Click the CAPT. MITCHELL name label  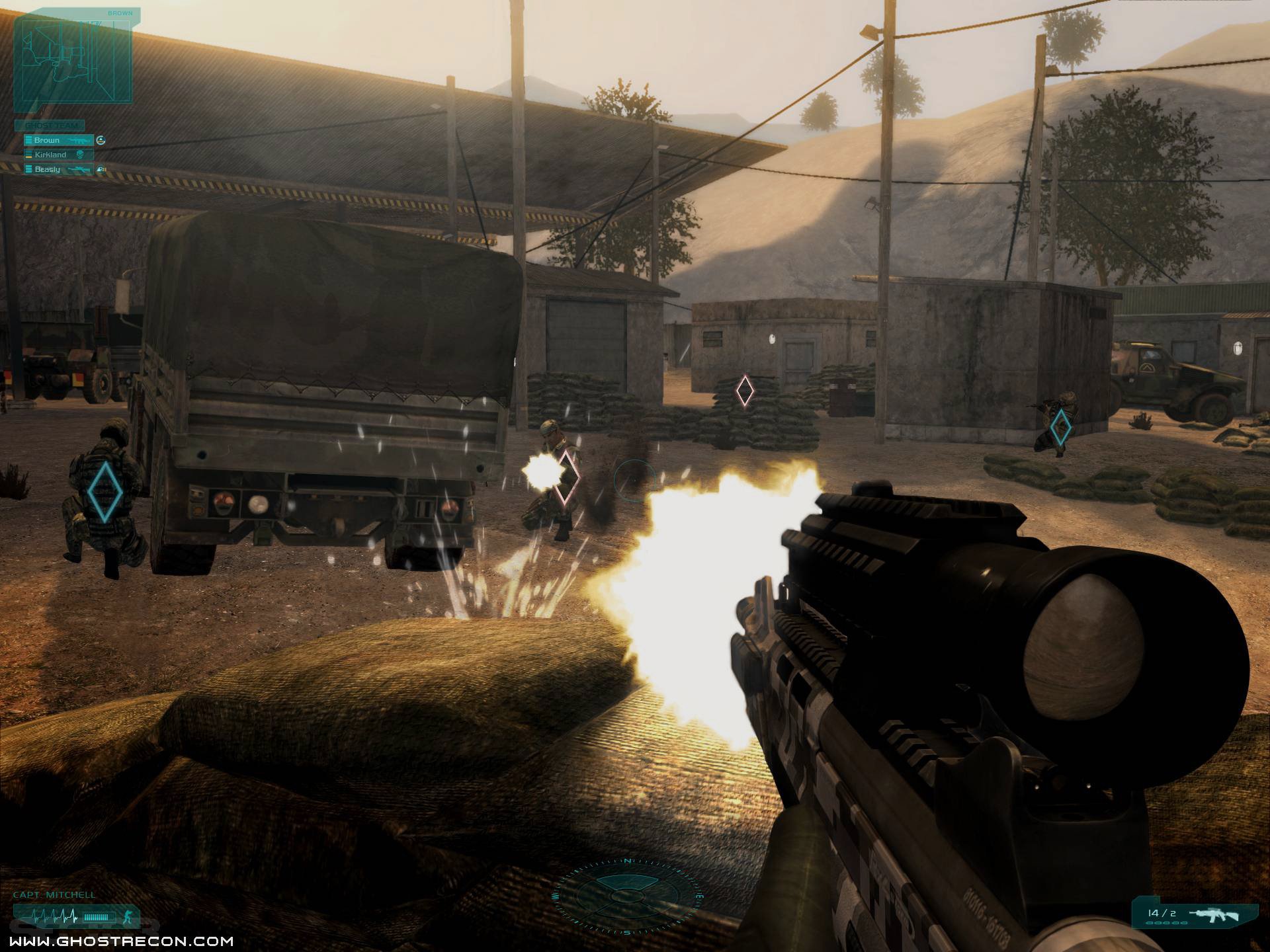pyautogui.click(x=54, y=894)
